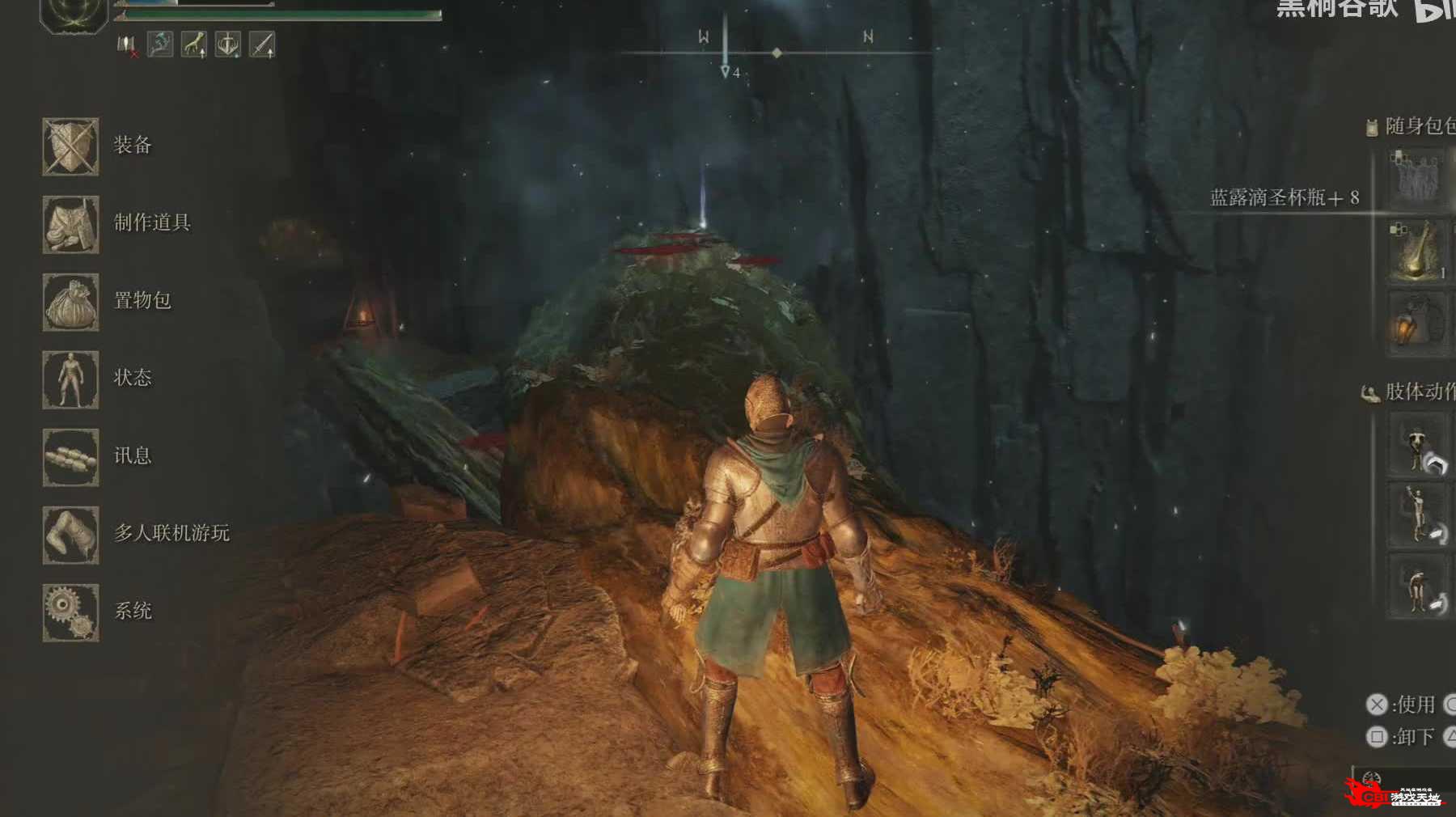This screenshot has height=817, width=1456.
Task: Select the top gesture slot
Action: [x=1417, y=445]
